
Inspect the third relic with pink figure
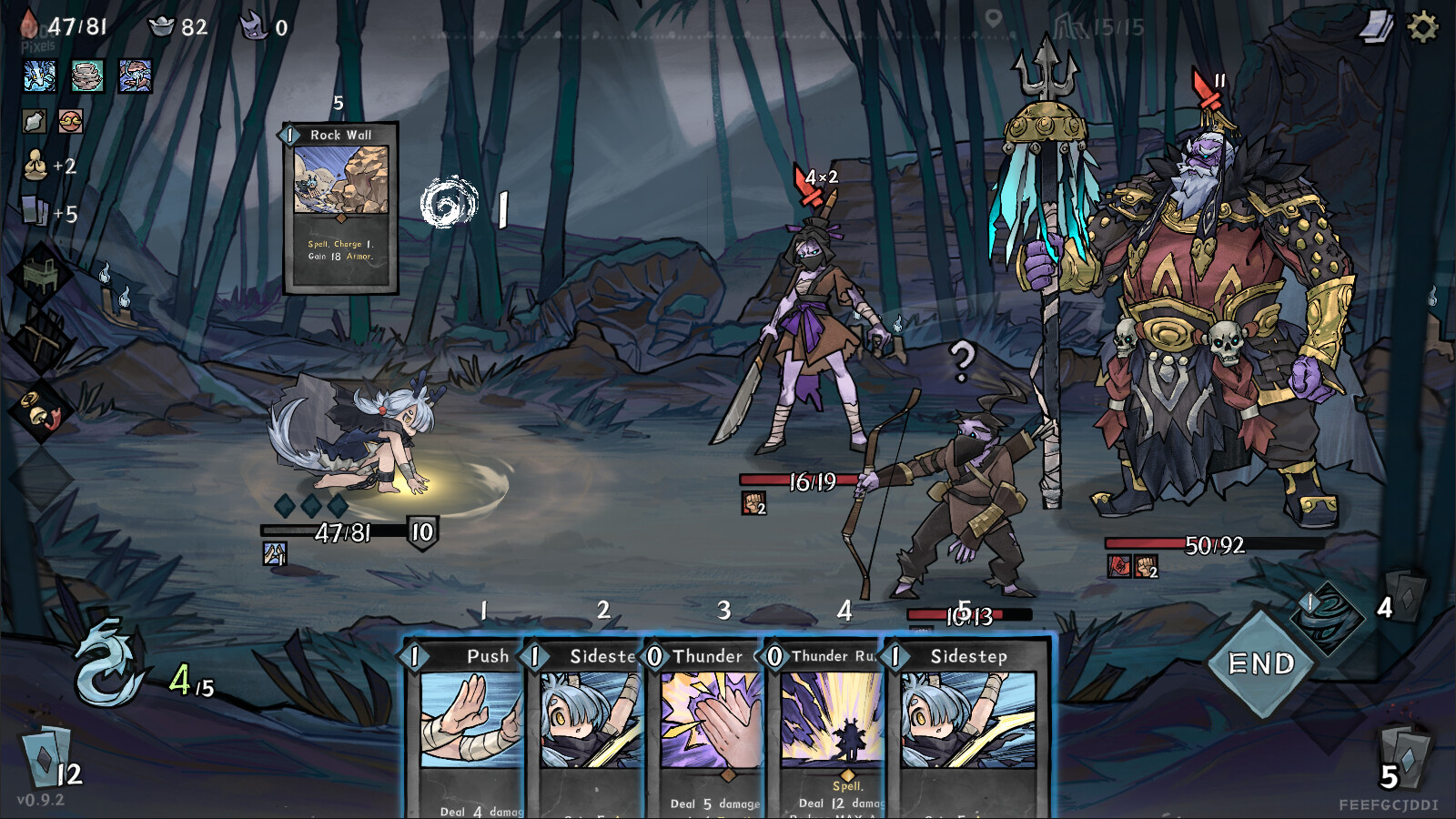click(x=135, y=76)
